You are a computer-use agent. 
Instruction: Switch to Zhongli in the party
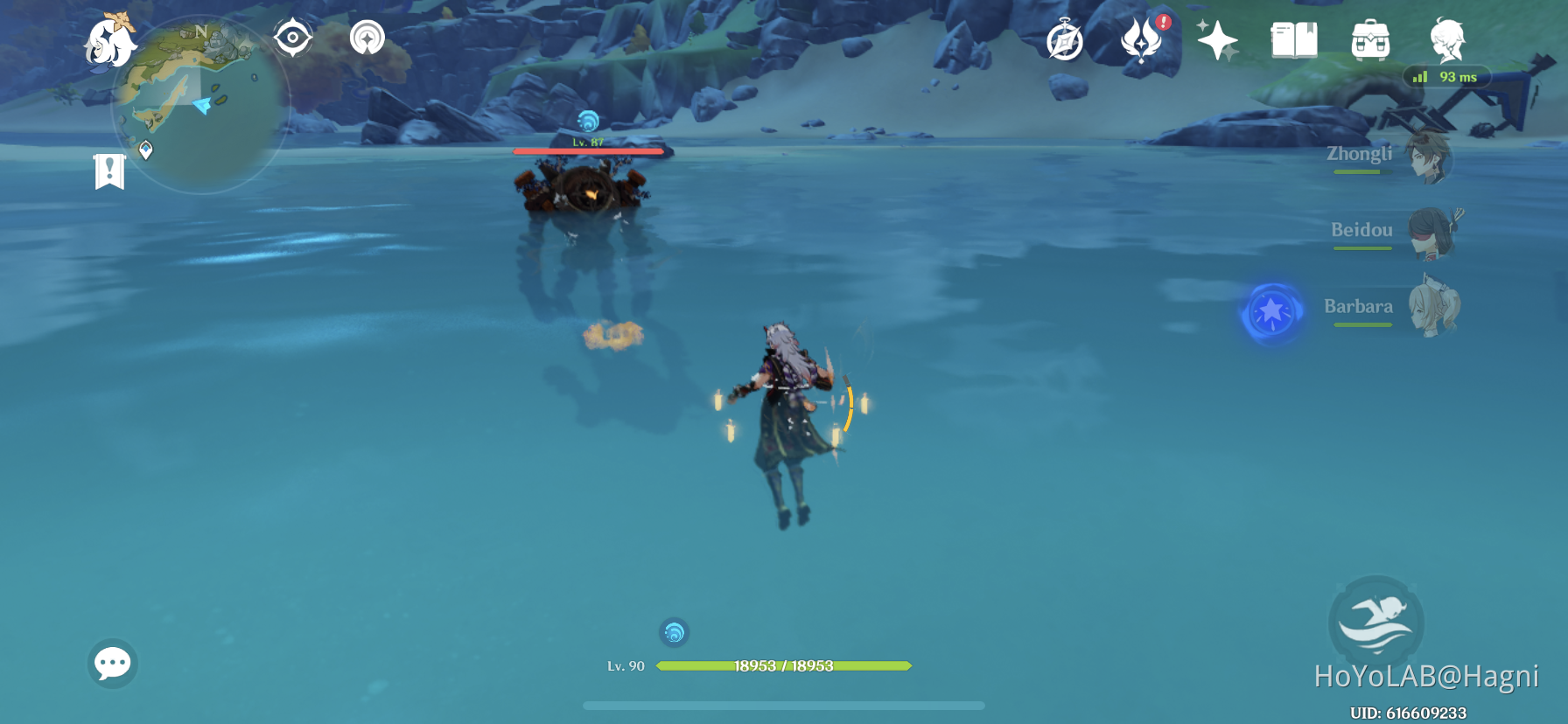[1426, 157]
